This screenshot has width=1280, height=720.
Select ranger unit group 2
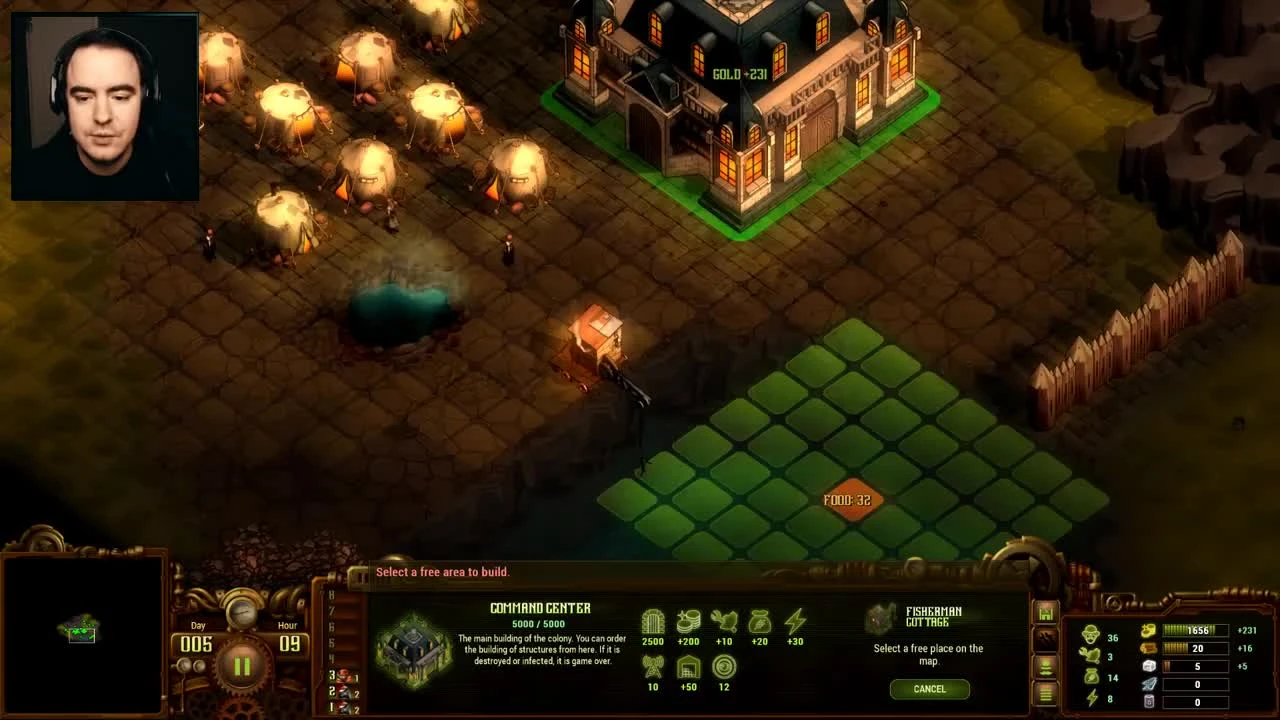pyautogui.click(x=343, y=691)
